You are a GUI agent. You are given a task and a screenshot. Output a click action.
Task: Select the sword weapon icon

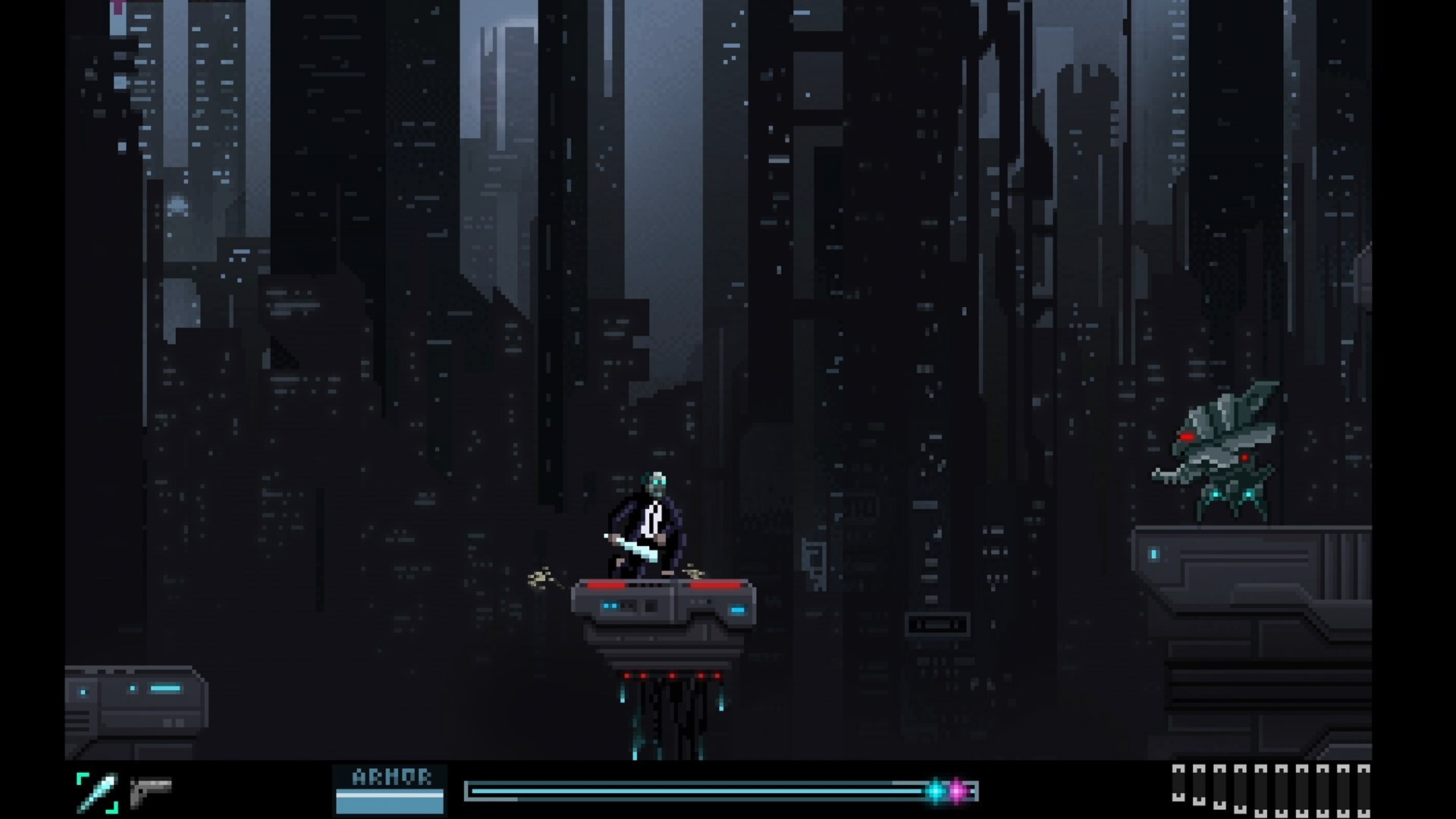tap(98, 792)
